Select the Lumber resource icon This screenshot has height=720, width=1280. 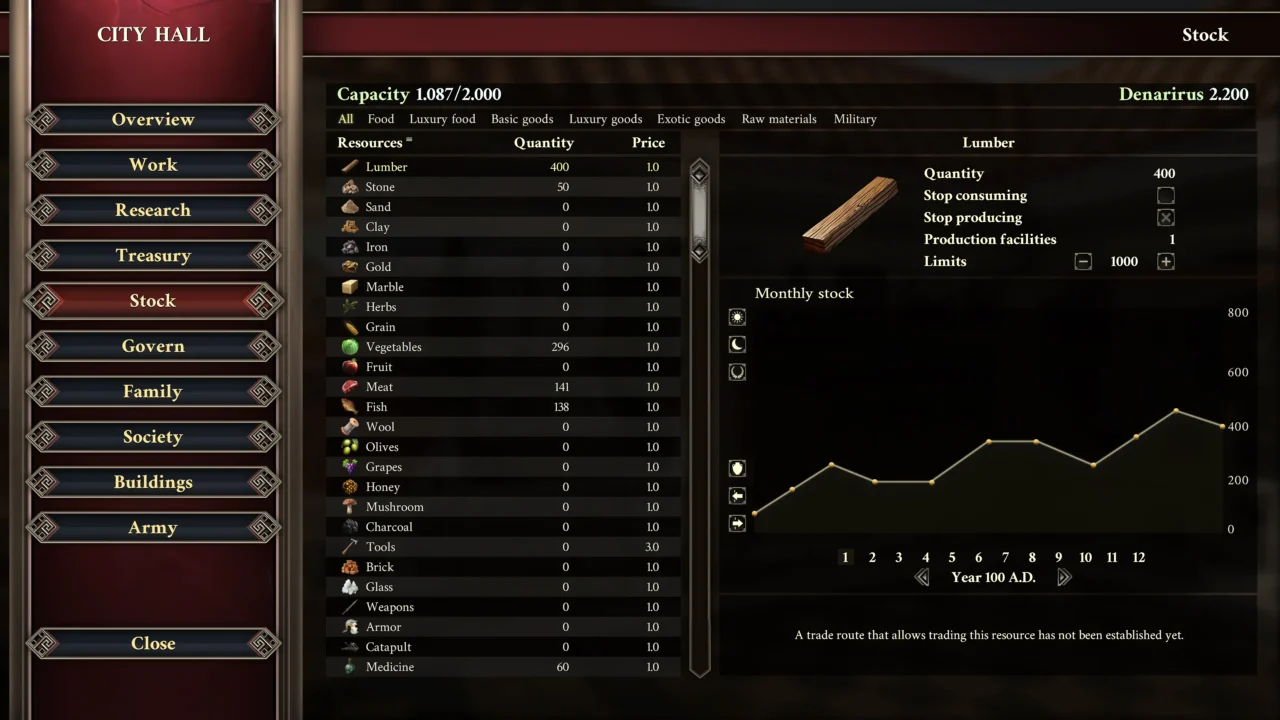(x=350, y=166)
